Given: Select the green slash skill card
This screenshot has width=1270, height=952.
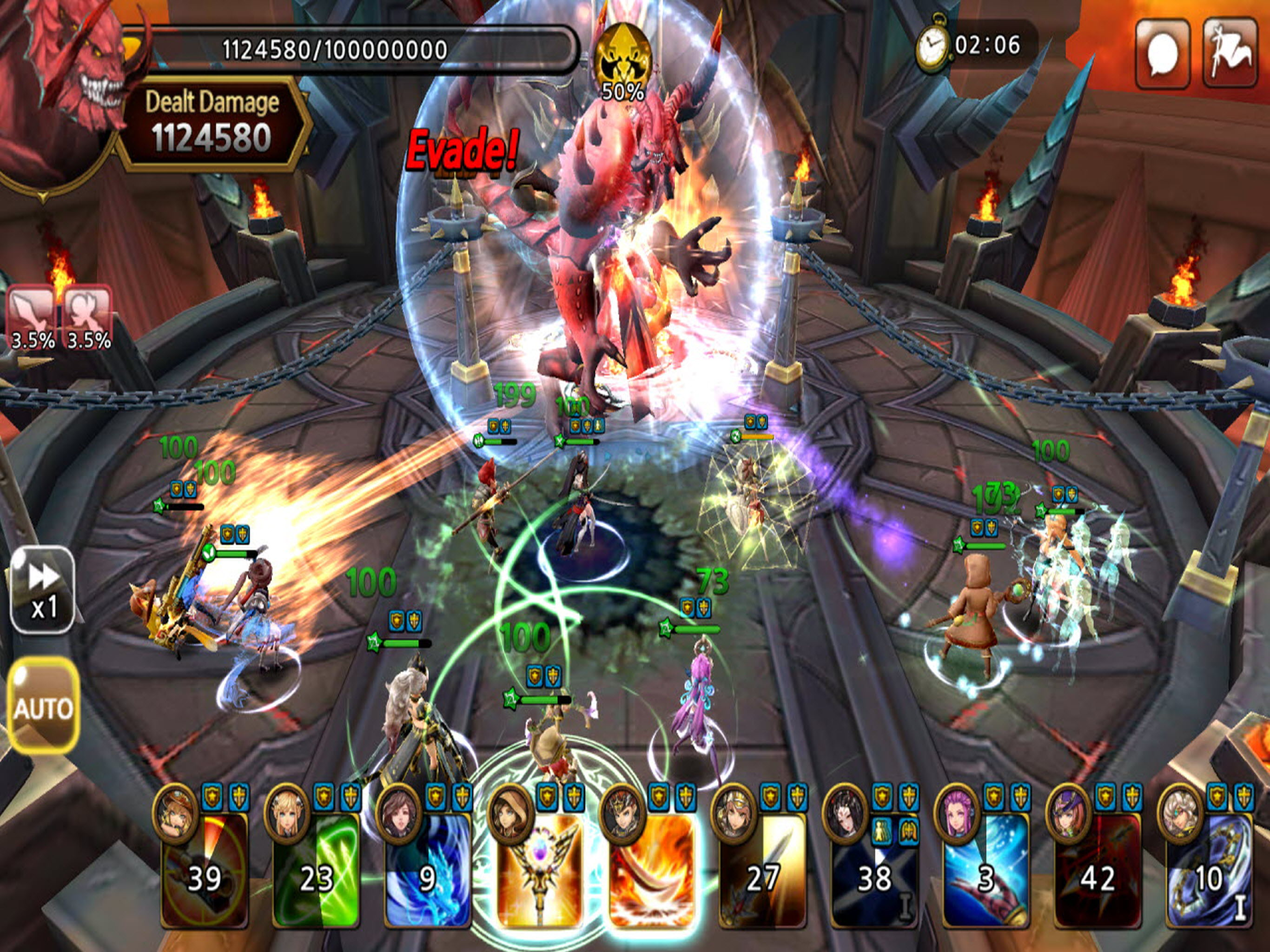Looking at the screenshot, I should click(316, 870).
